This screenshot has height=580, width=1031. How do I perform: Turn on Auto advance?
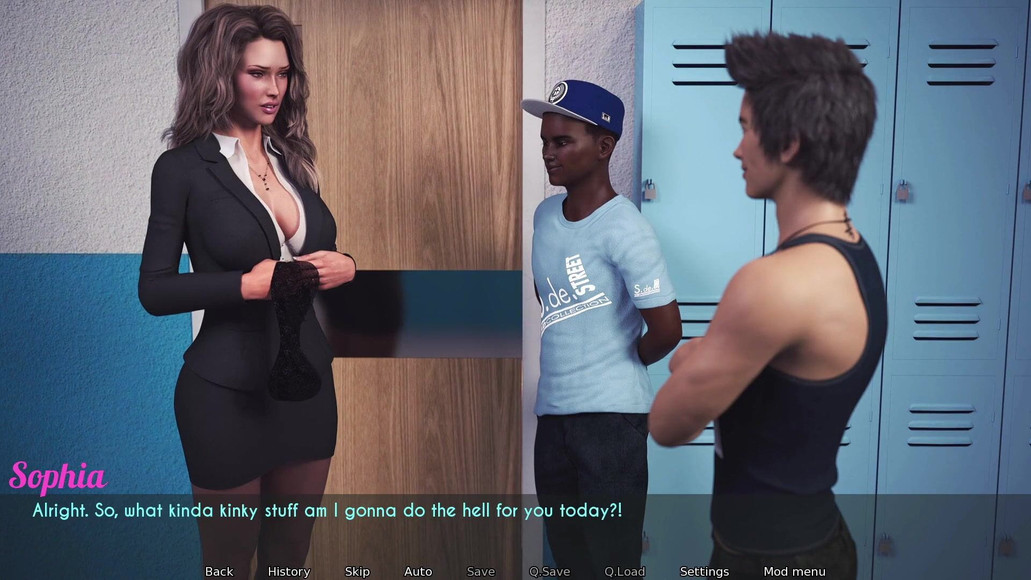click(x=418, y=572)
